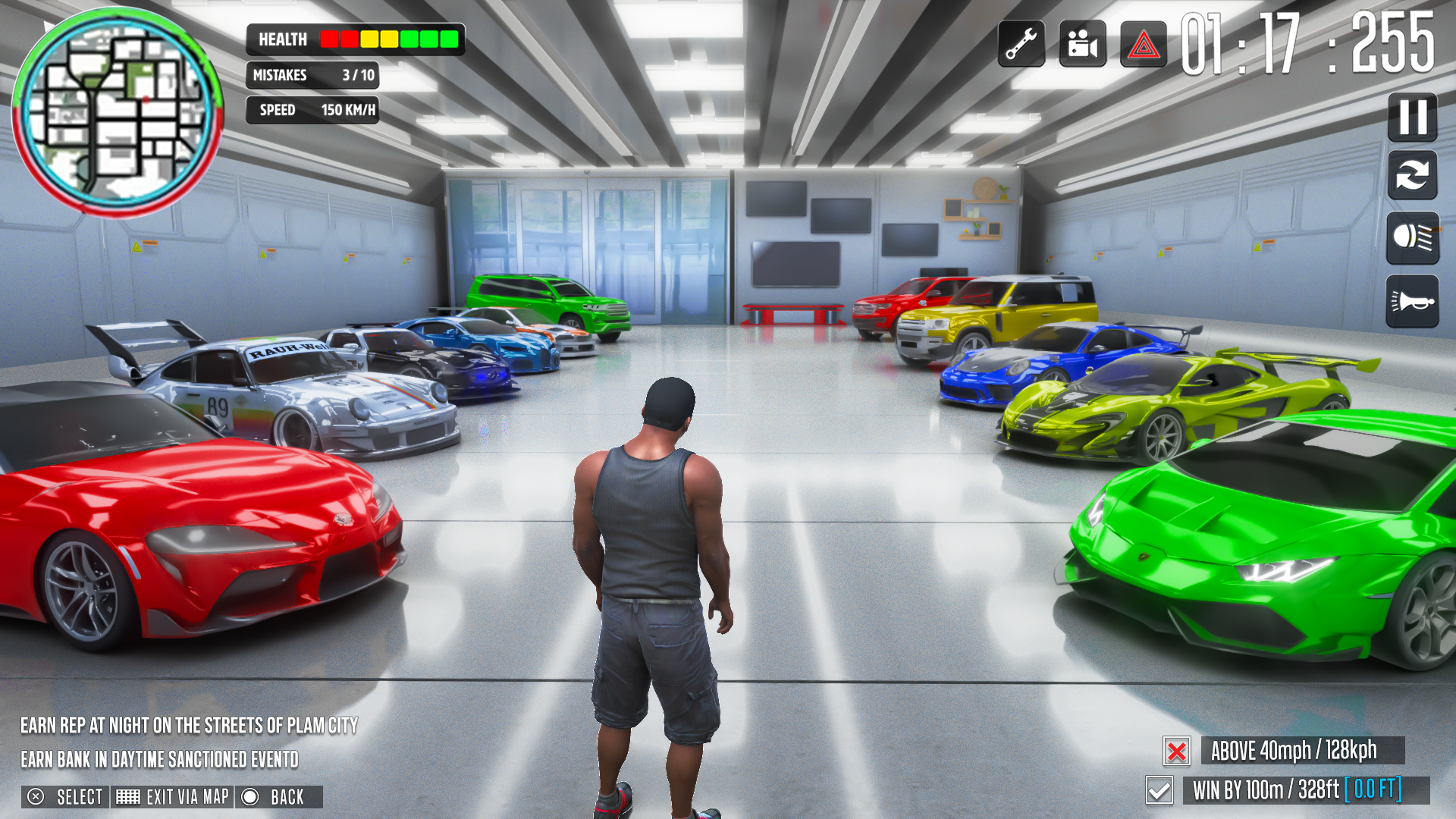1456x819 pixels.
Task: Expand the MISTAKES 3/10 panel
Action: coord(312,75)
